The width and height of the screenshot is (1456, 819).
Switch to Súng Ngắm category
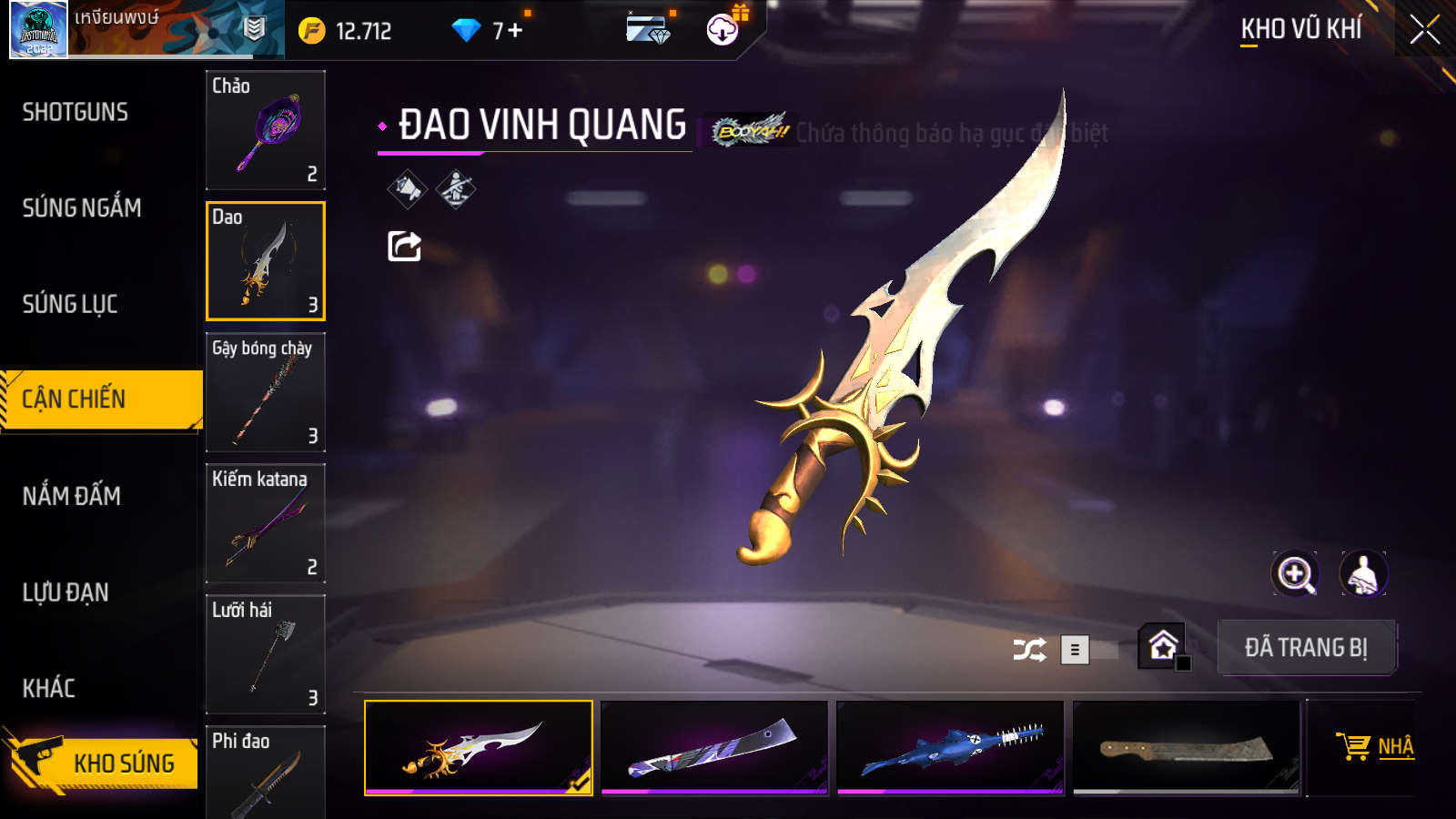82,208
